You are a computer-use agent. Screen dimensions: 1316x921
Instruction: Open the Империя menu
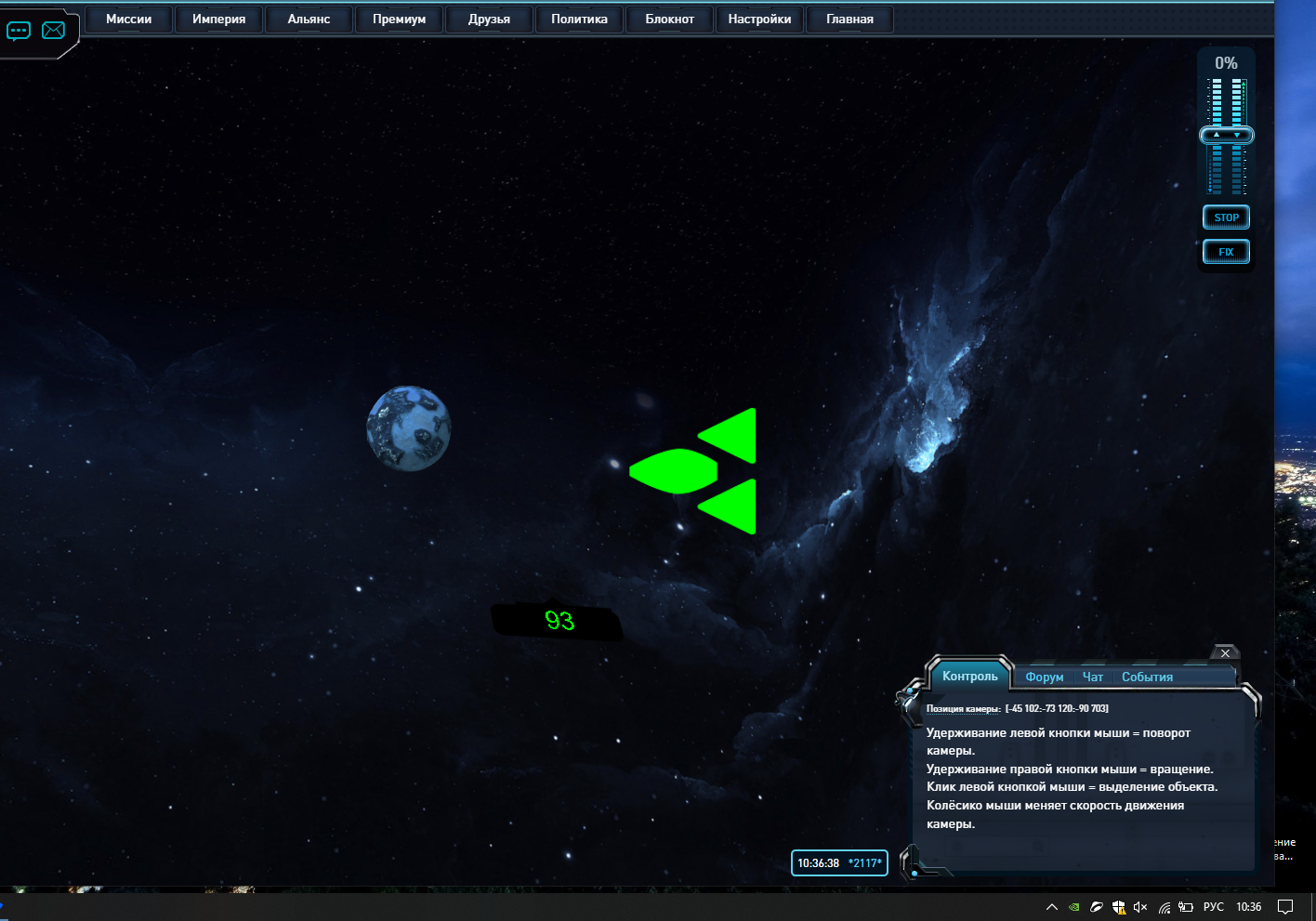218,20
